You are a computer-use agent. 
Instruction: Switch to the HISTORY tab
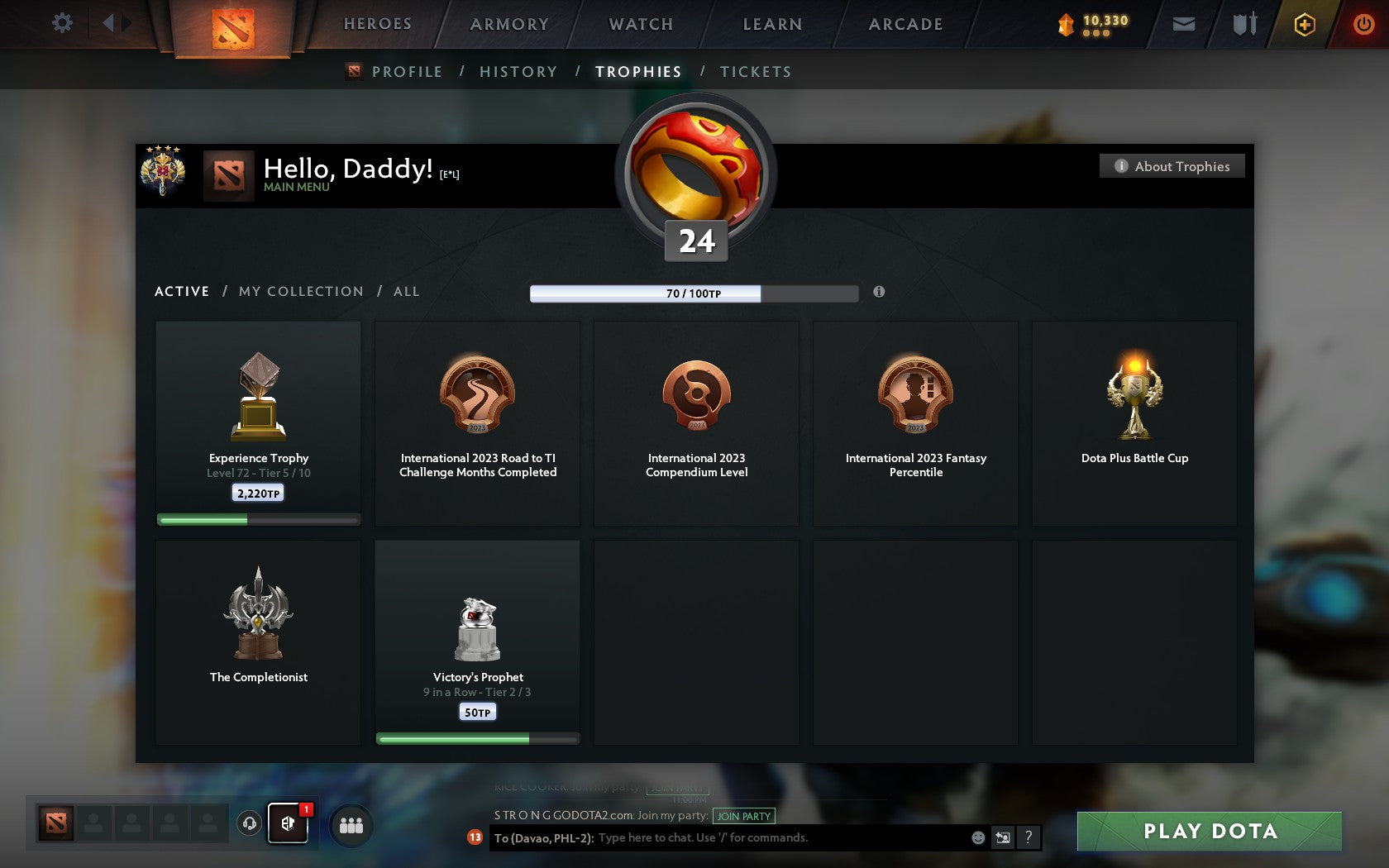(518, 71)
